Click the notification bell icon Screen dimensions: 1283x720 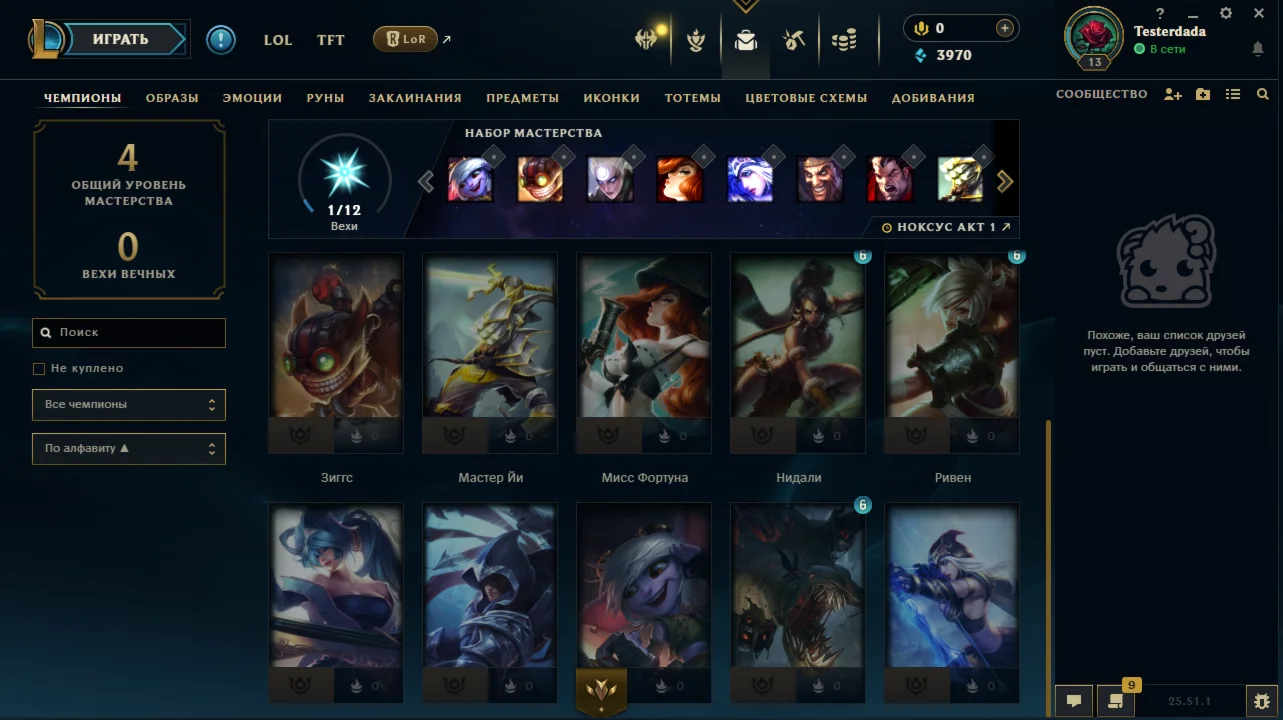pyautogui.click(x=1257, y=48)
